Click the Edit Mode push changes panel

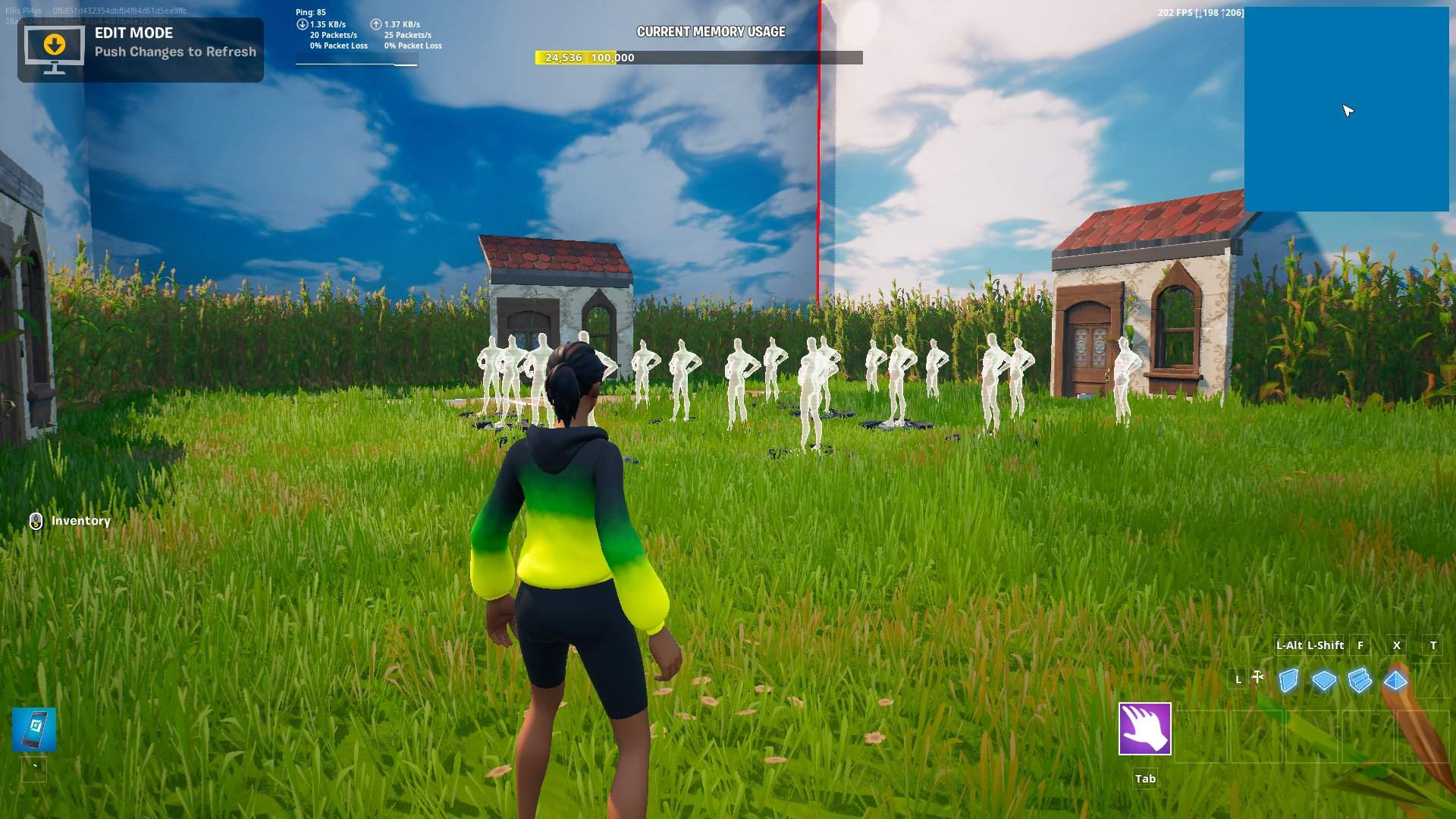click(x=140, y=49)
